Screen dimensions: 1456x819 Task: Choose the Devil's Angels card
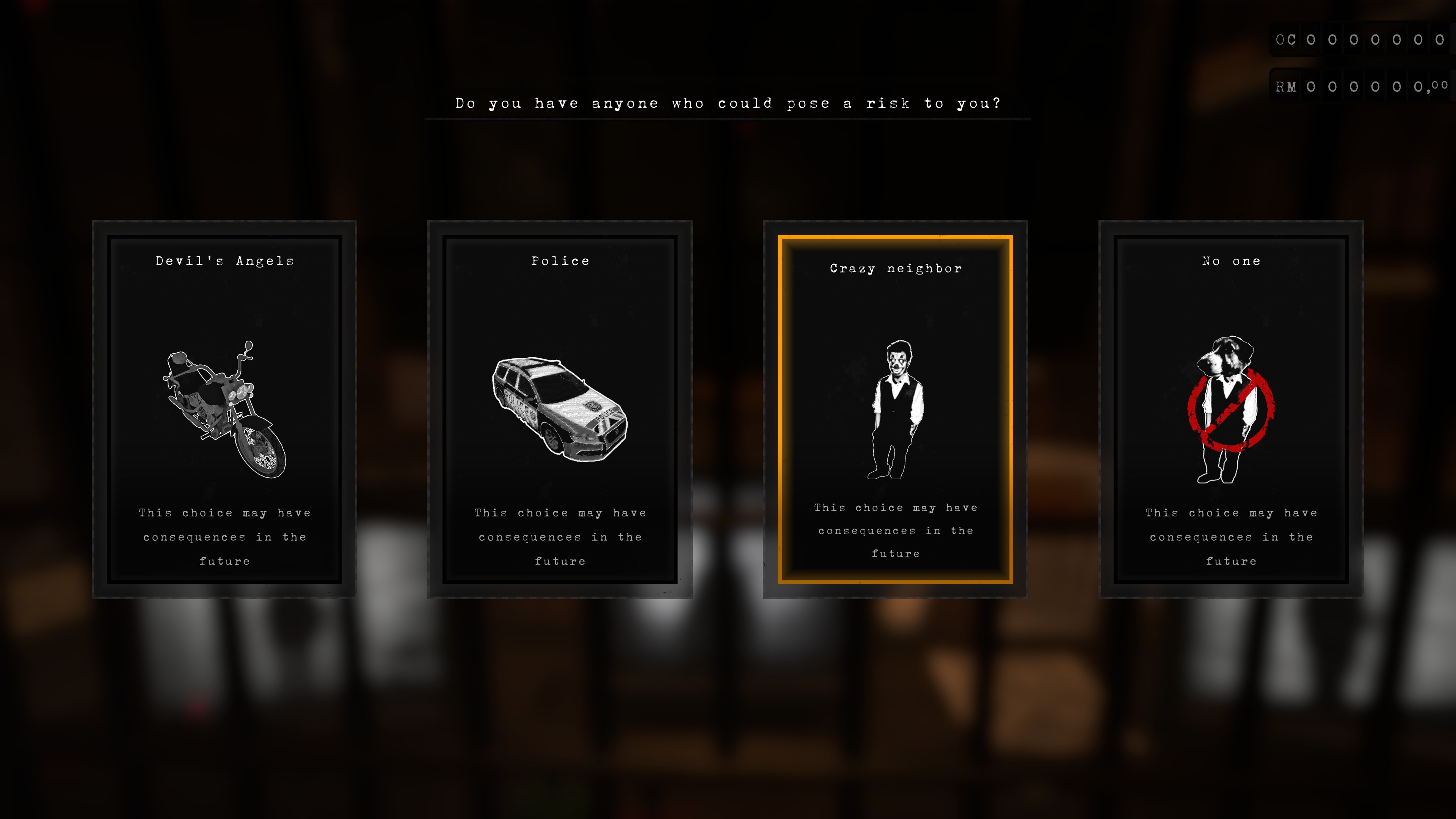(x=224, y=409)
